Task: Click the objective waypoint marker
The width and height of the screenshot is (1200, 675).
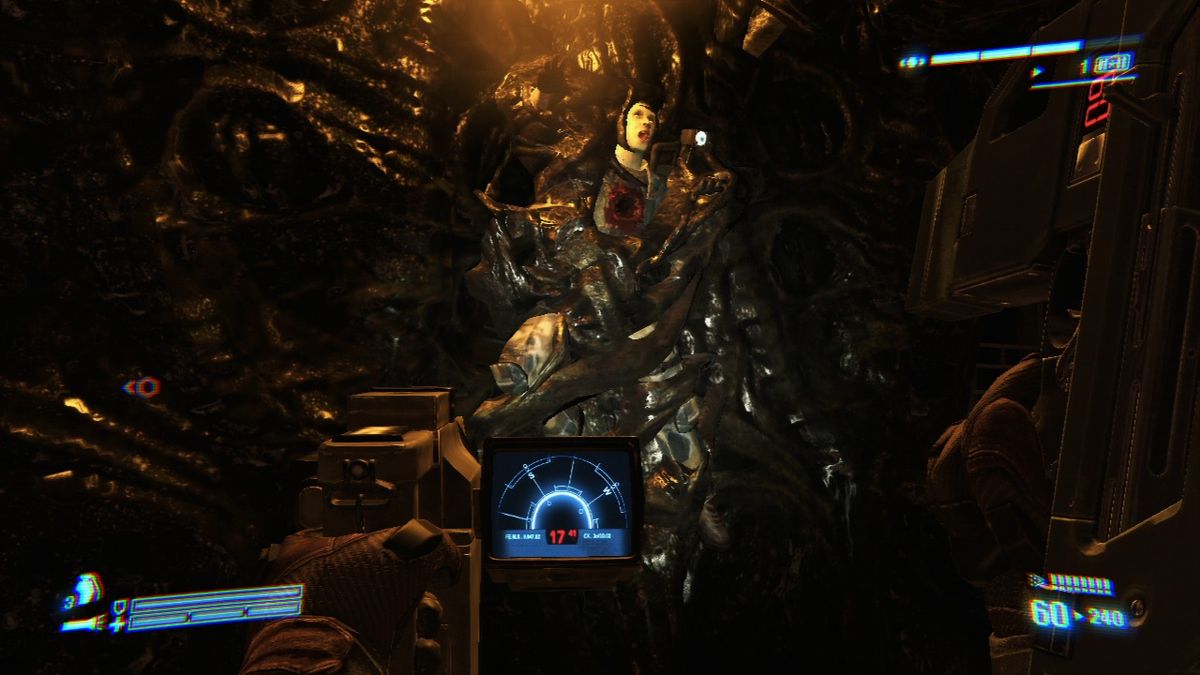Action: pos(144,386)
